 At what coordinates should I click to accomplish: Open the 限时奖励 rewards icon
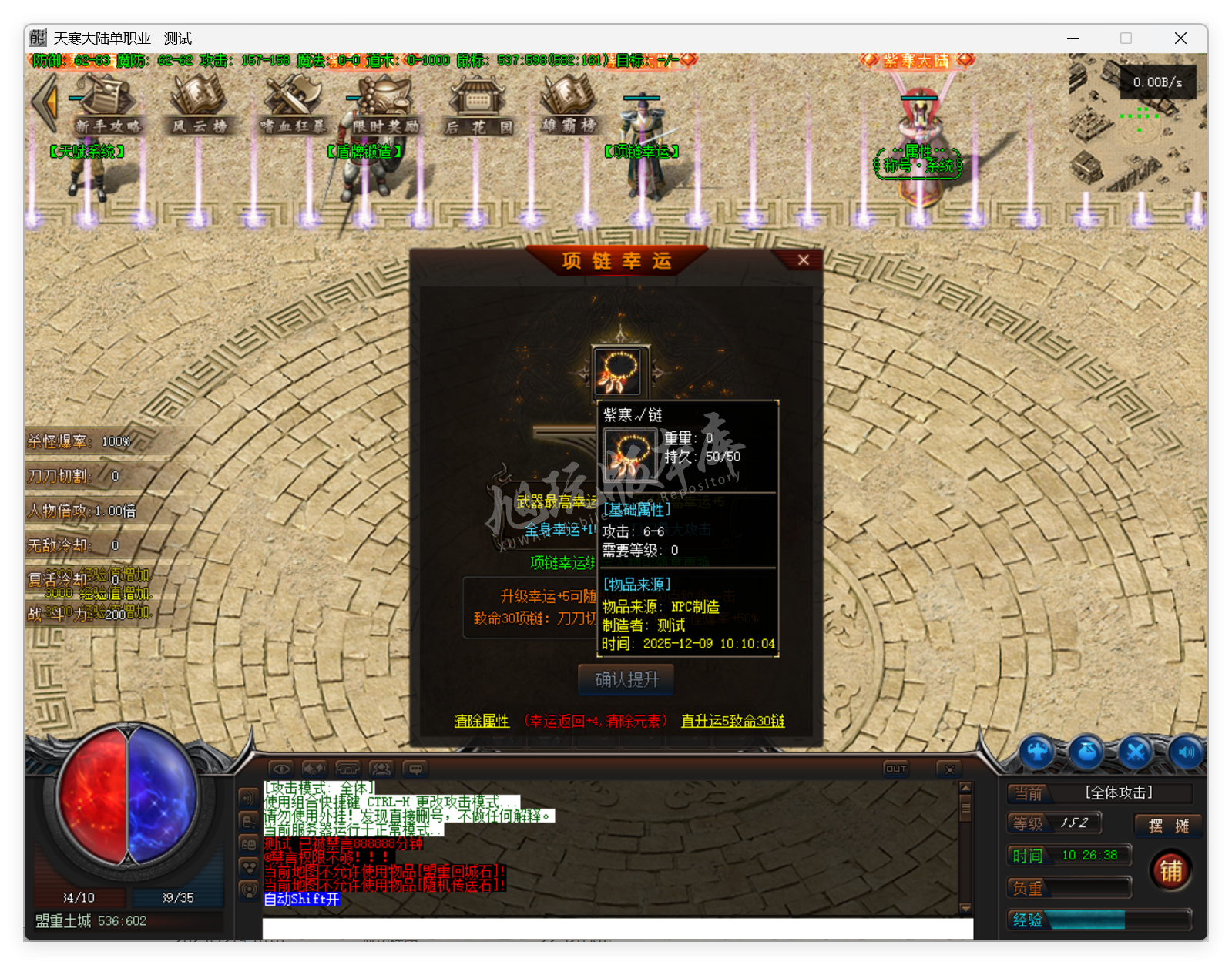[384, 102]
